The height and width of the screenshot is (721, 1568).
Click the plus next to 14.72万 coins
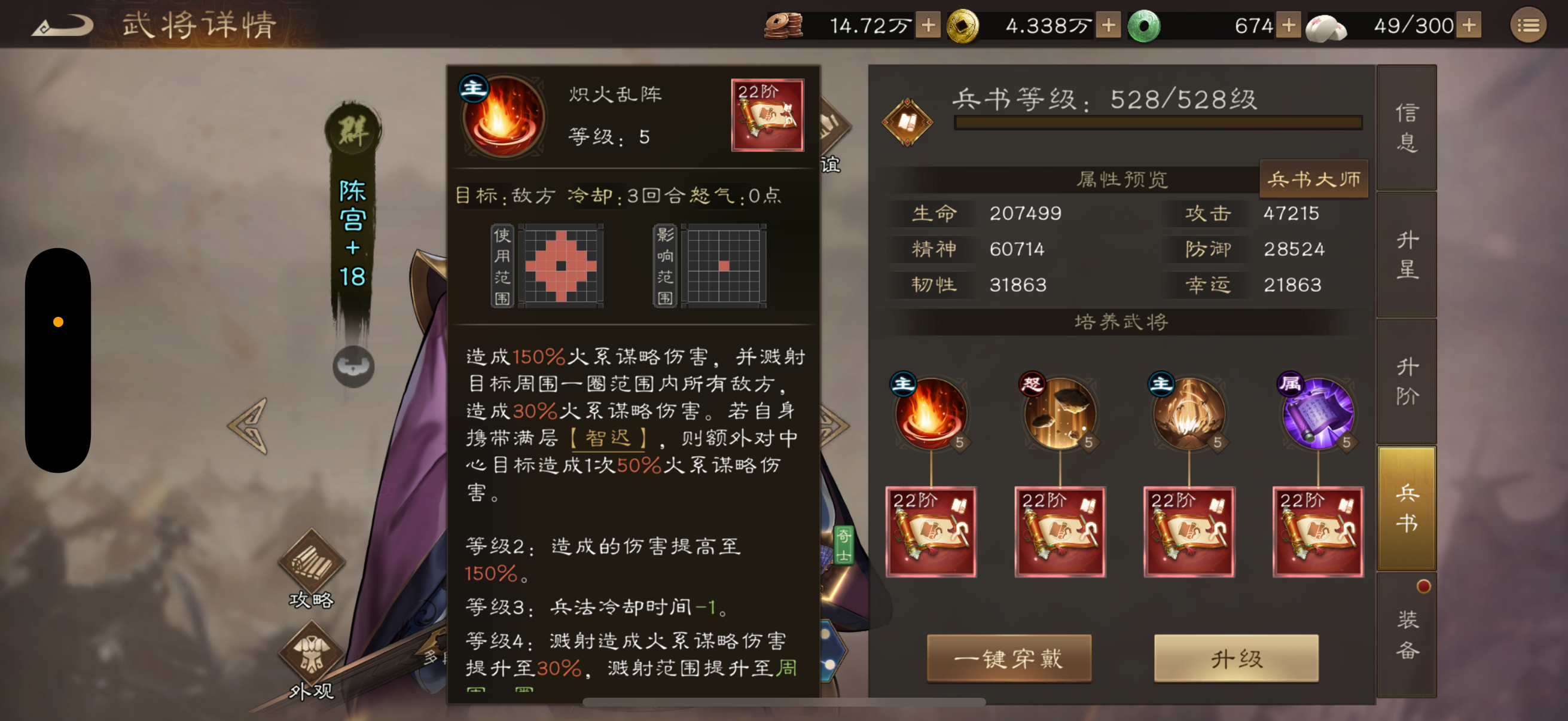[x=929, y=26]
